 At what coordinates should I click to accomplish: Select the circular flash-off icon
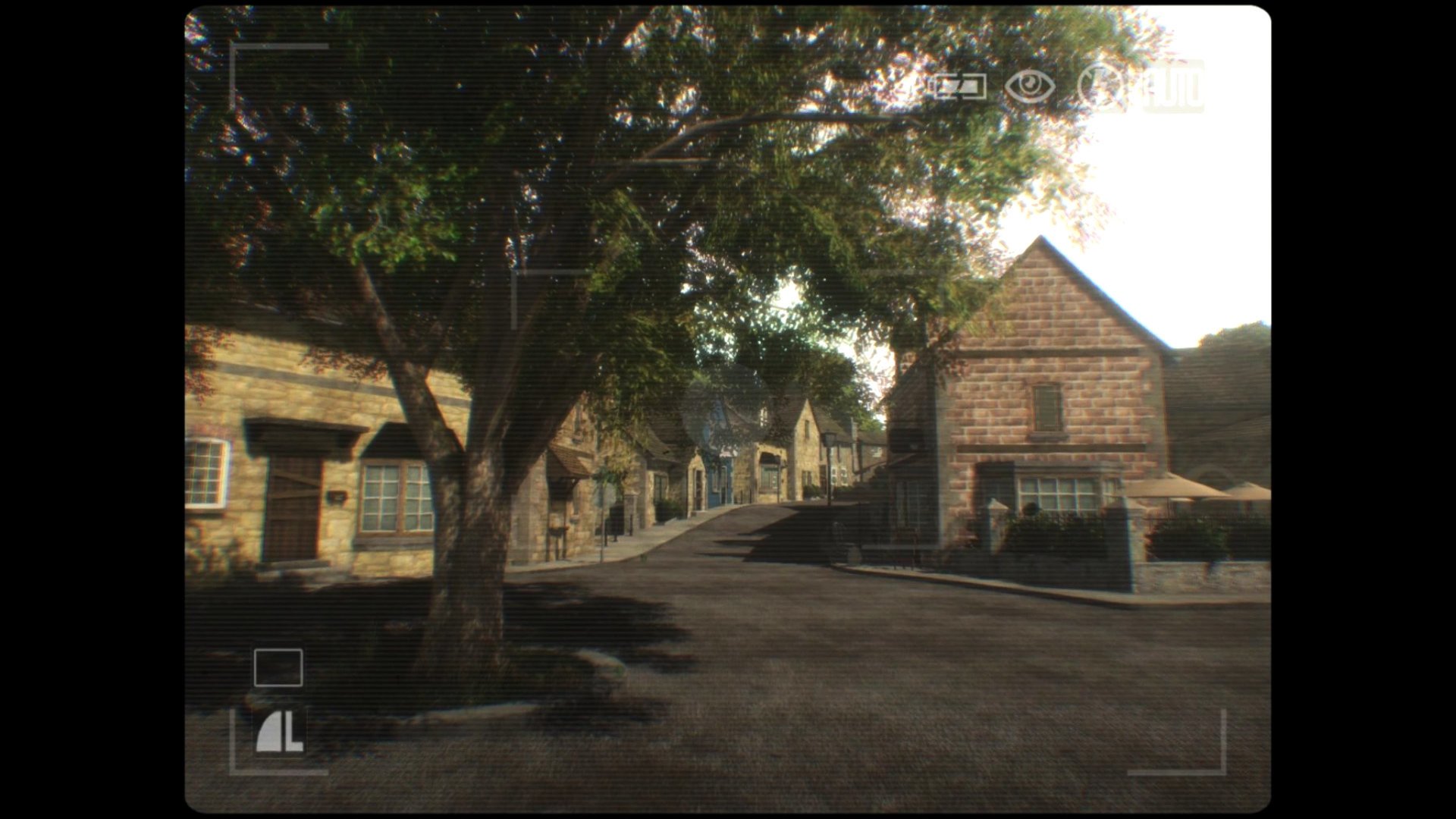[1101, 86]
